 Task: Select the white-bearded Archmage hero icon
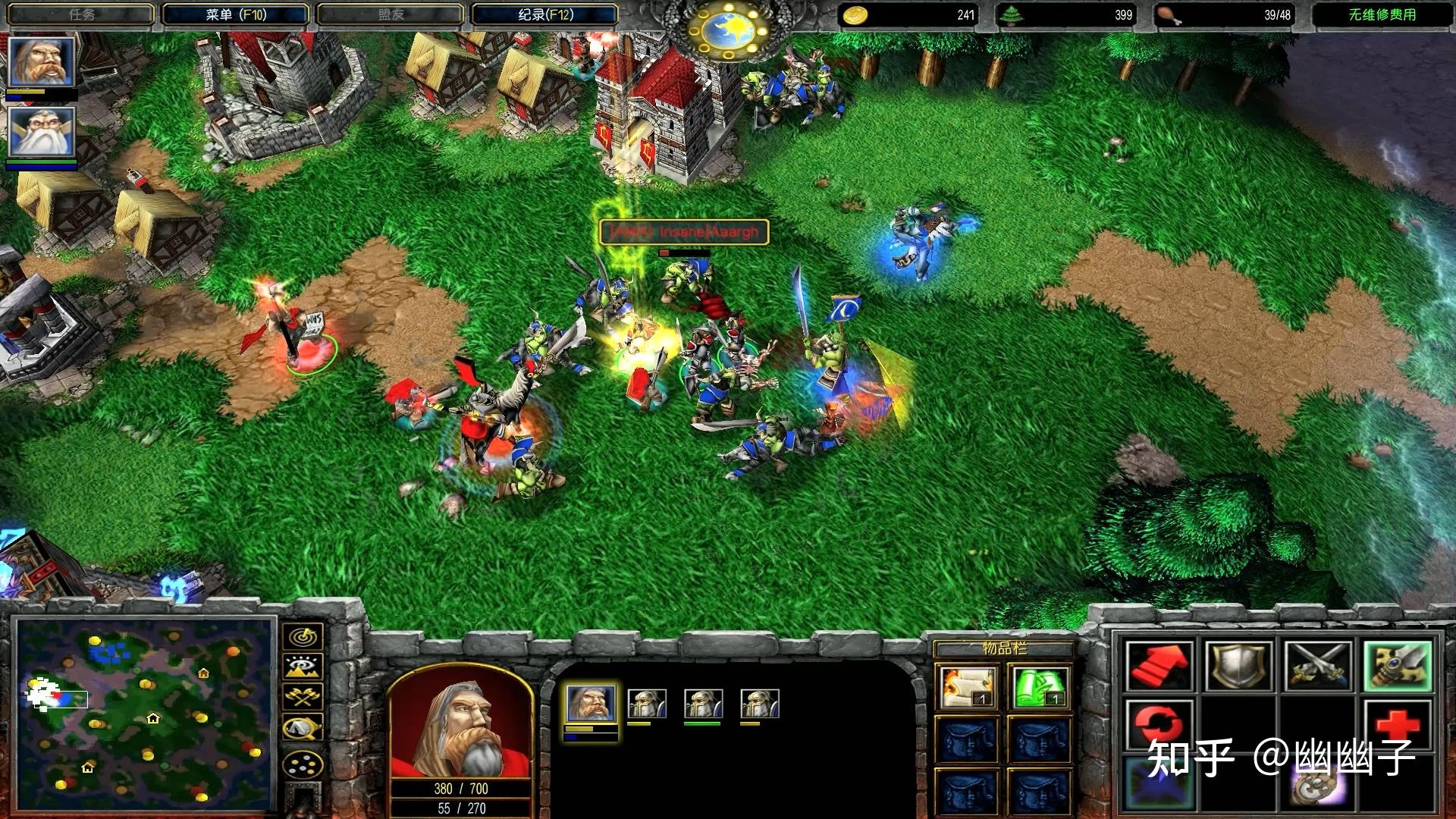pyautogui.click(x=41, y=132)
